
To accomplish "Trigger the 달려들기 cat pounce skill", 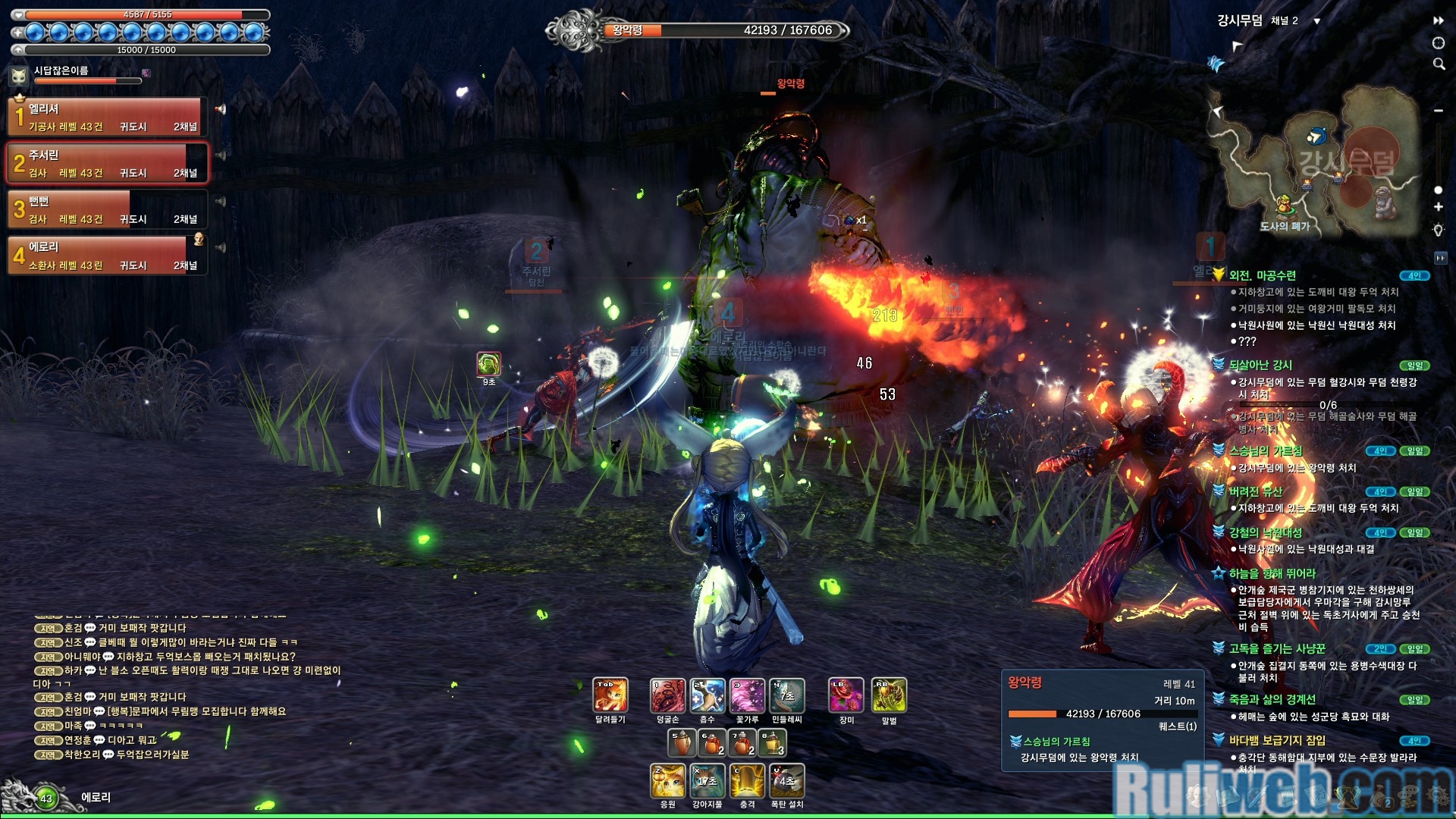I will click(610, 696).
